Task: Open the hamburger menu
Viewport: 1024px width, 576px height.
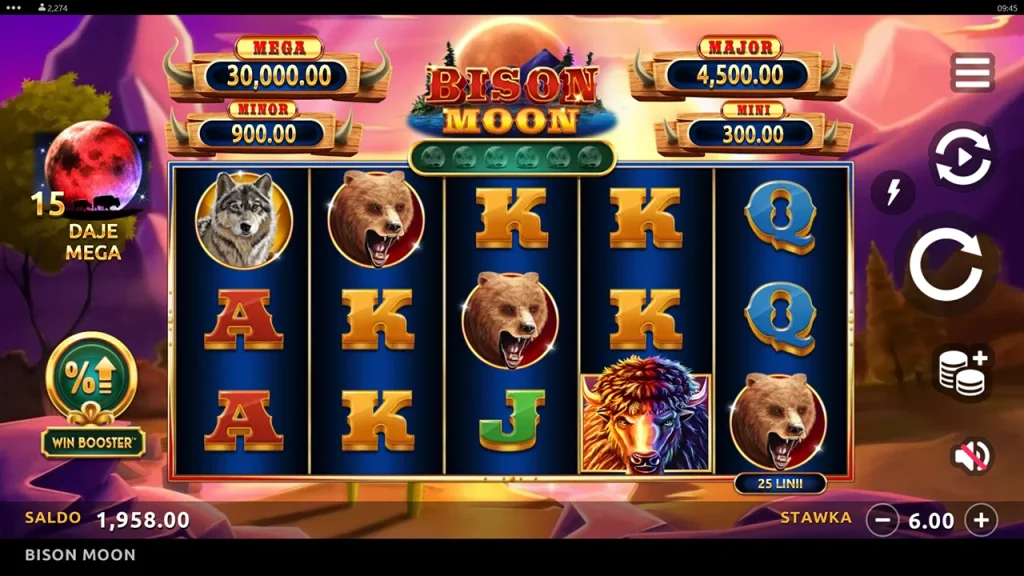Action: point(972,73)
